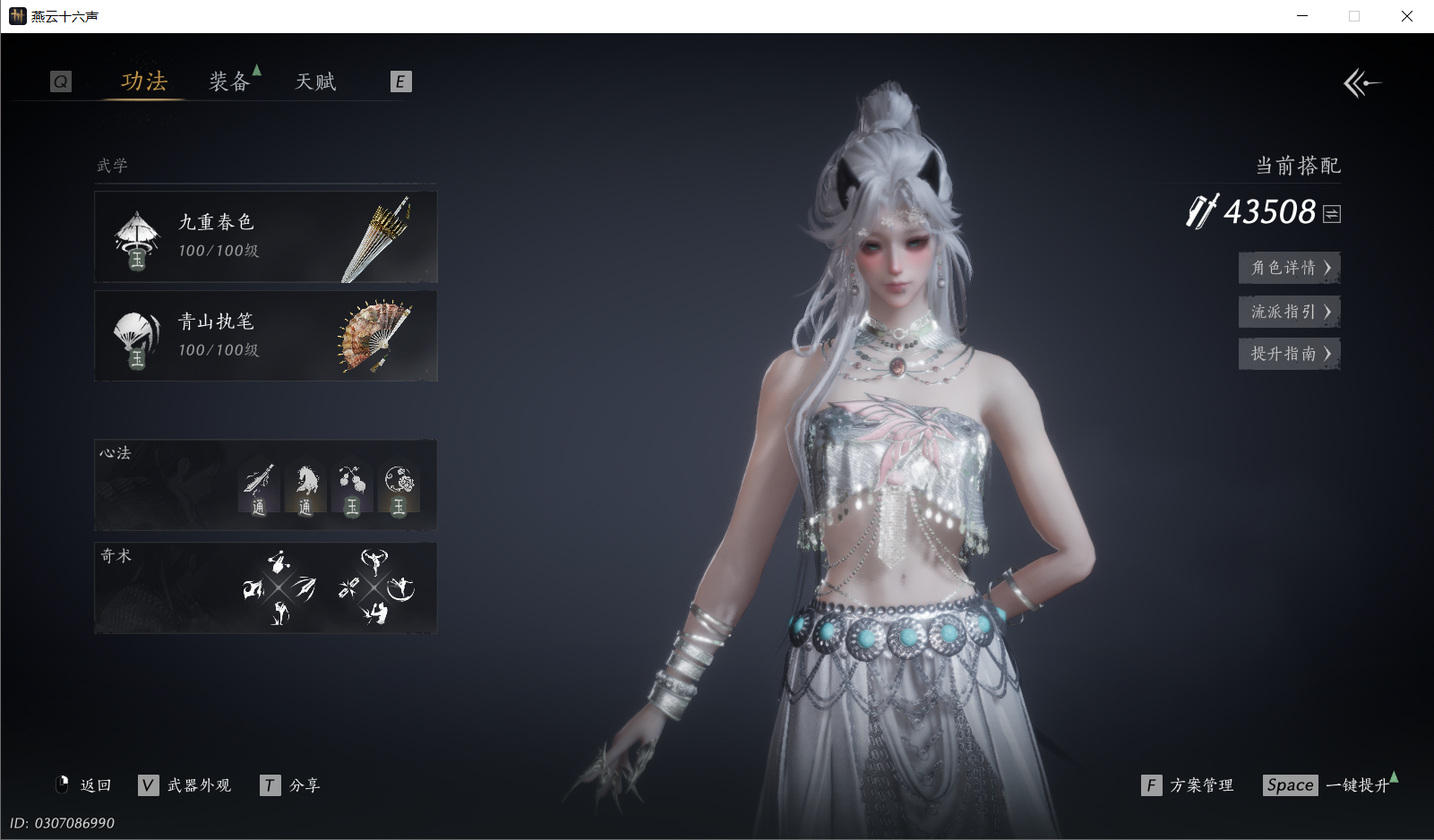Select the 九重春色 umbrella weapon slot

[266, 237]
